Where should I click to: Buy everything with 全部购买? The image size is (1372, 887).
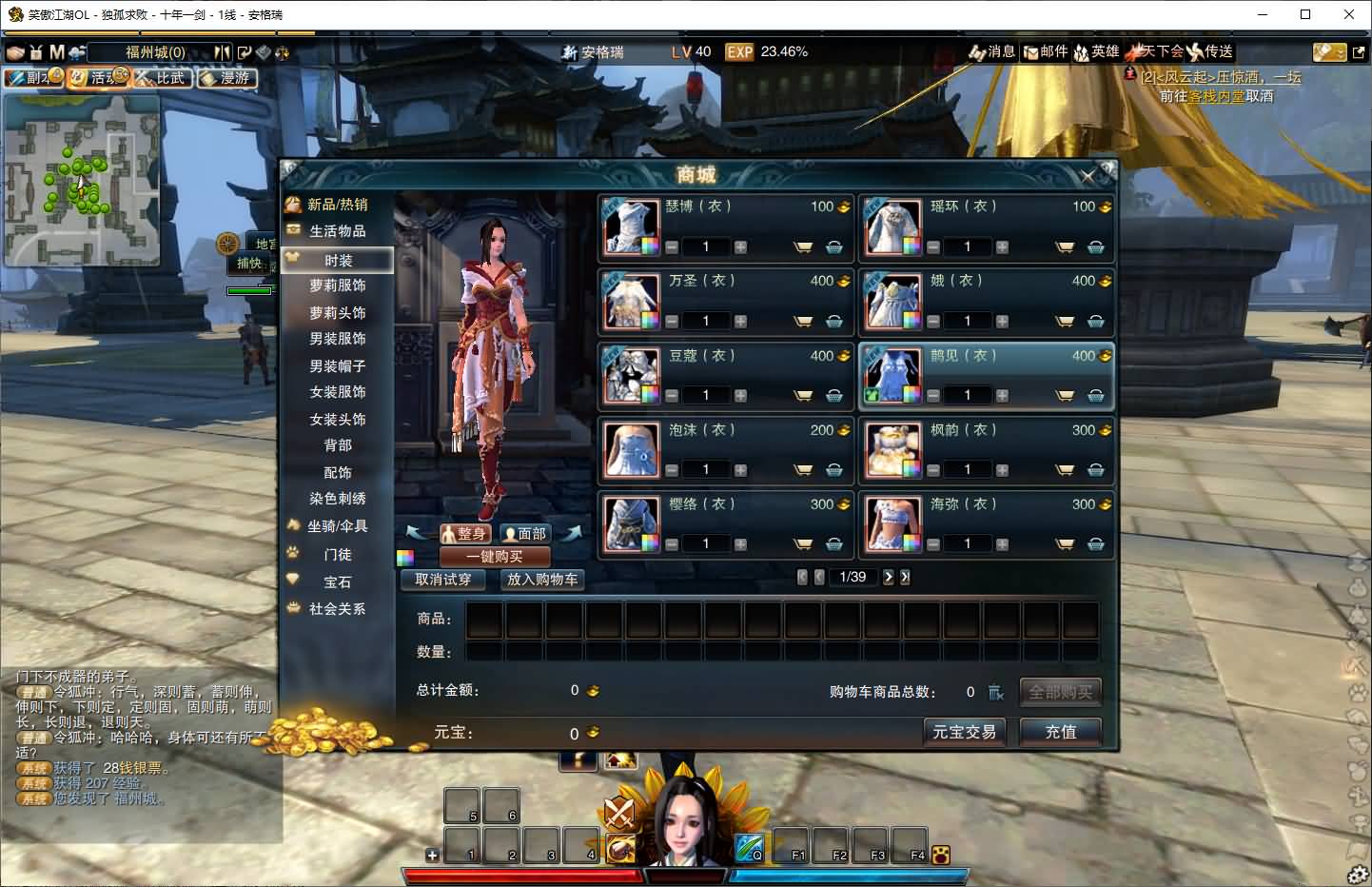click(x=1060, y=692)
